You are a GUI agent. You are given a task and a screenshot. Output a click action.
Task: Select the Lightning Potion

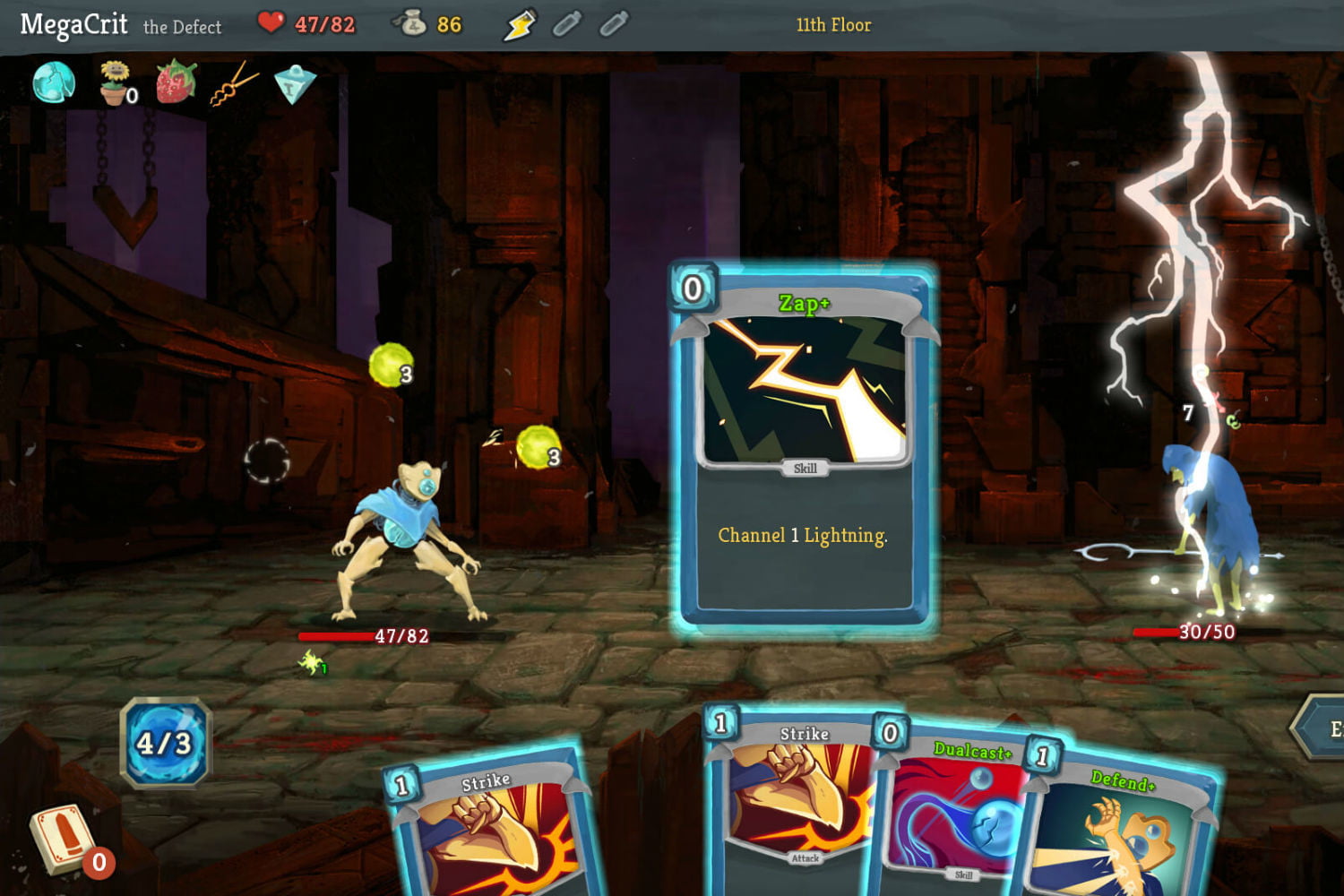(520, 25)
